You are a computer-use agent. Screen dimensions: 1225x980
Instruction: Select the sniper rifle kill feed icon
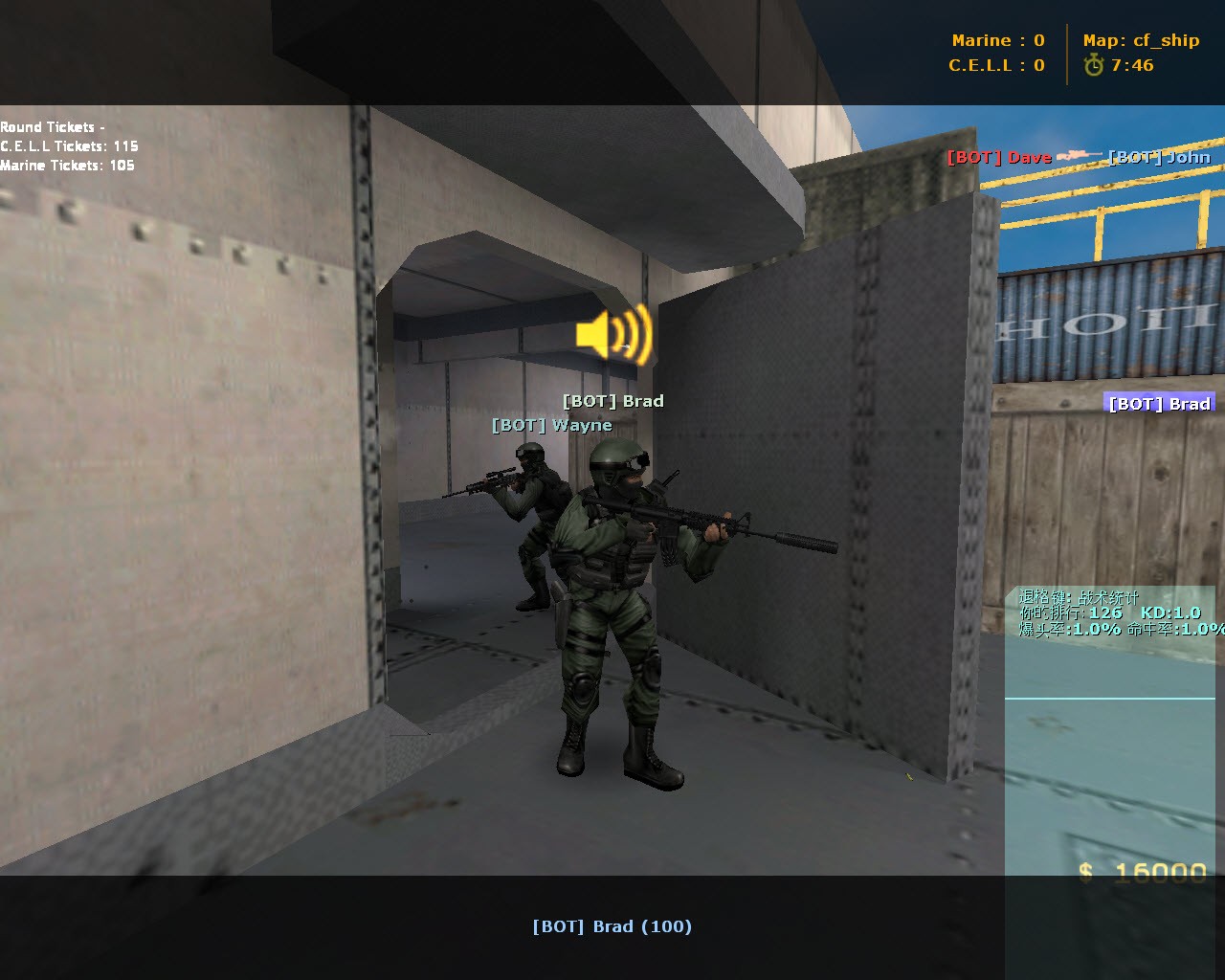point(1080,153)
